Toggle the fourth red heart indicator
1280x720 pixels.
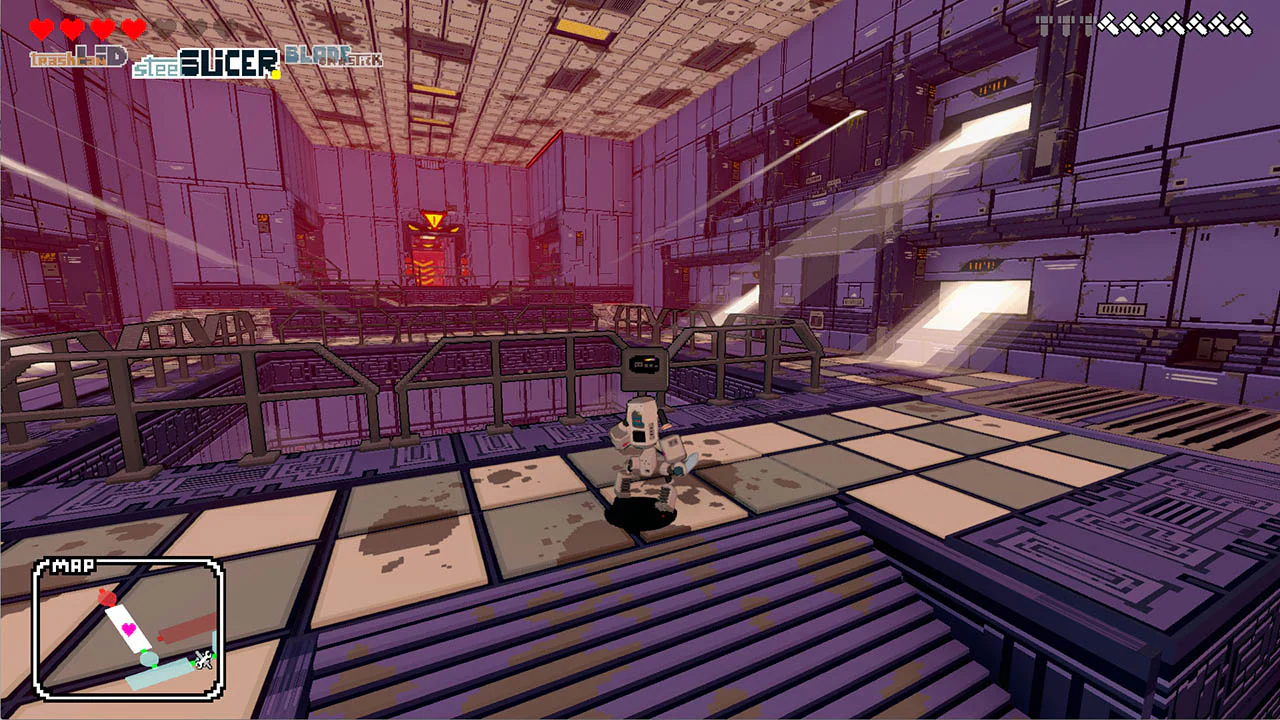pos(133,29)
